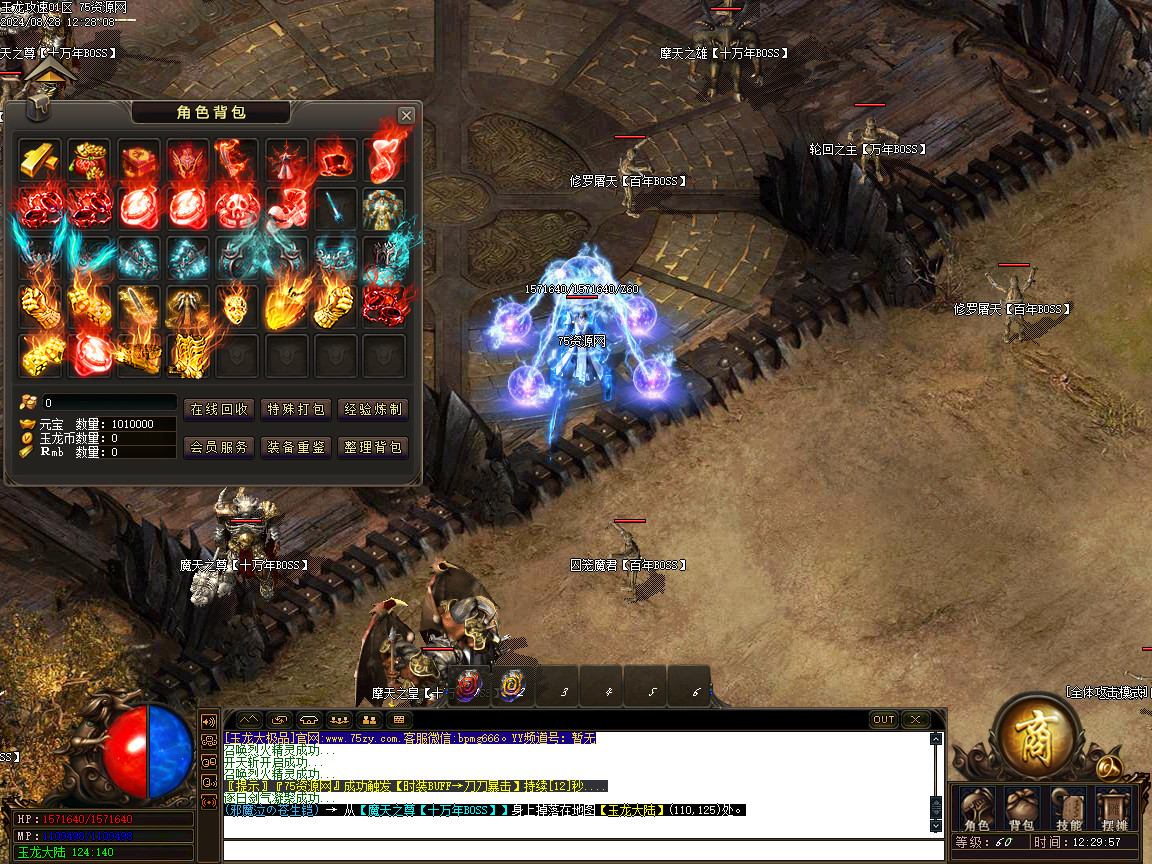Image resolution: width=1152 pixels, height=864 pixels.
Task: Open the 摆摊 stall vending button
Action: click(x=1114, y=809)
